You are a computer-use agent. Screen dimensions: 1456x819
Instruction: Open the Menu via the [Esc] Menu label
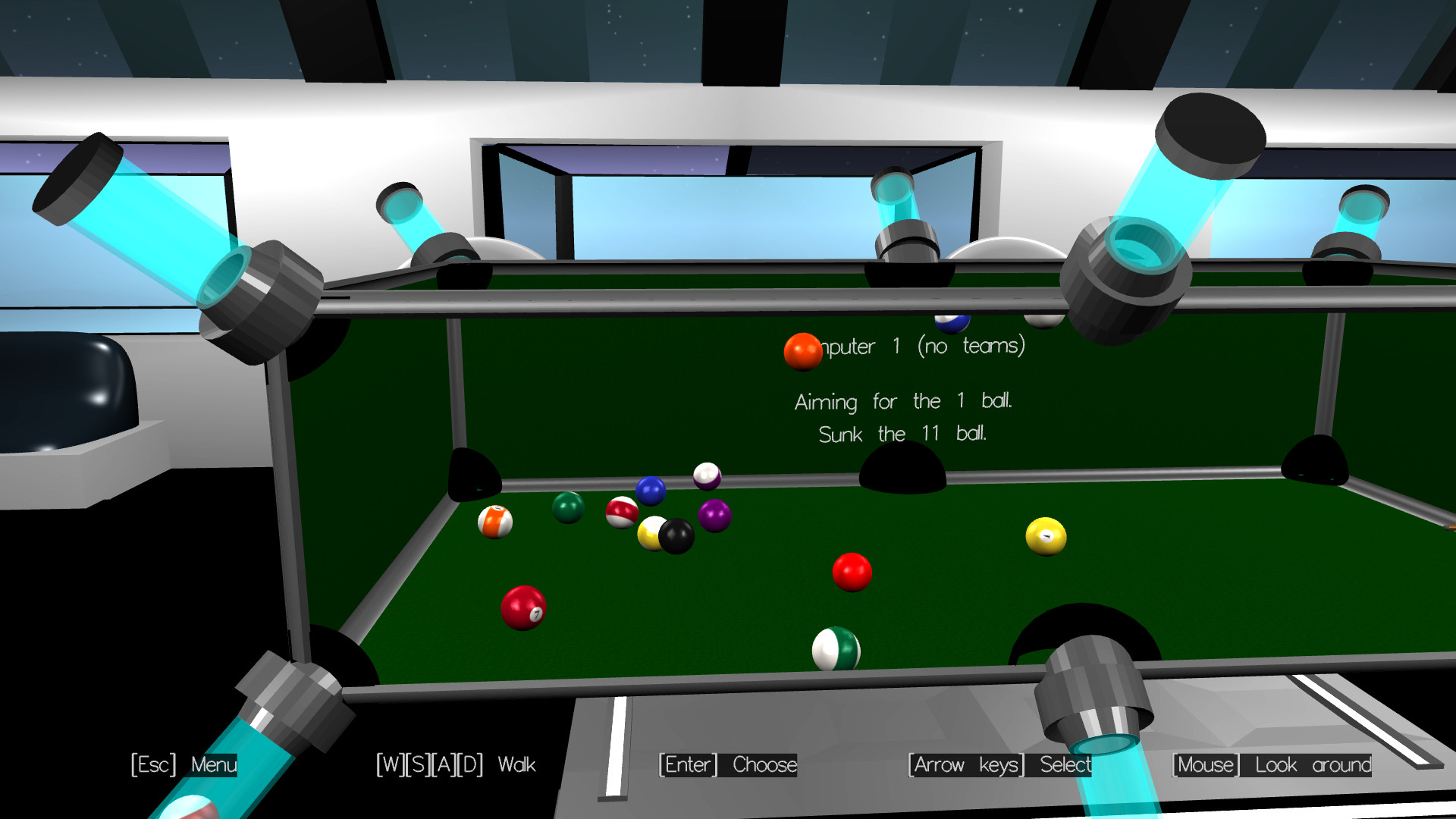tap(184, 765)
